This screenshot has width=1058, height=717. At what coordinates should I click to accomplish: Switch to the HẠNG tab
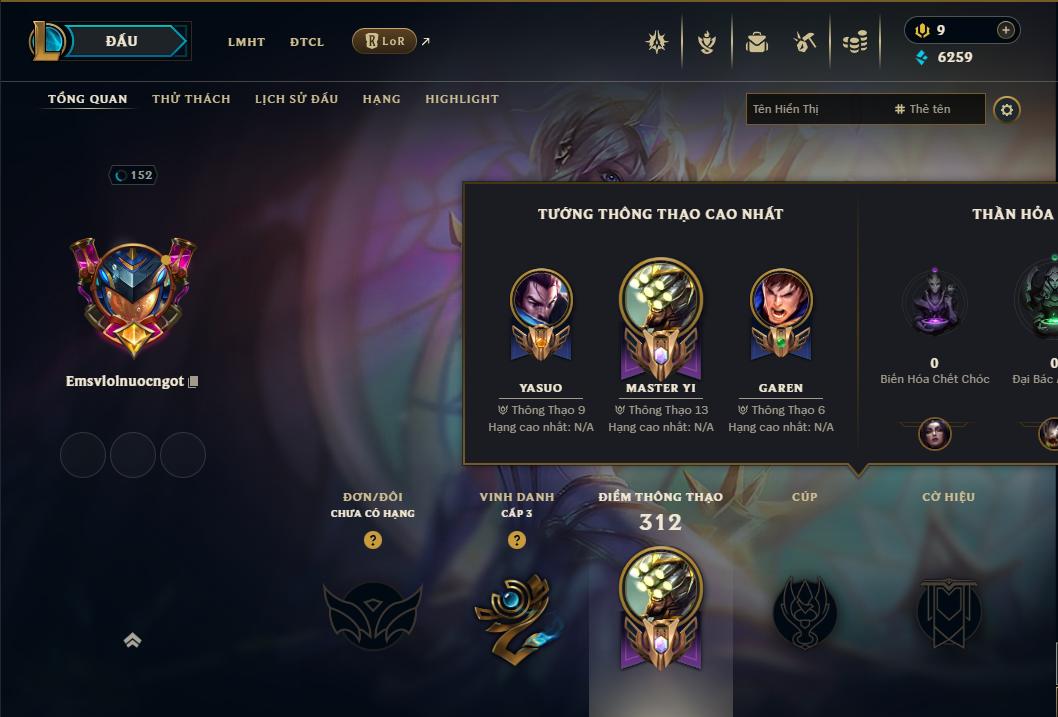tap(381, 99)
